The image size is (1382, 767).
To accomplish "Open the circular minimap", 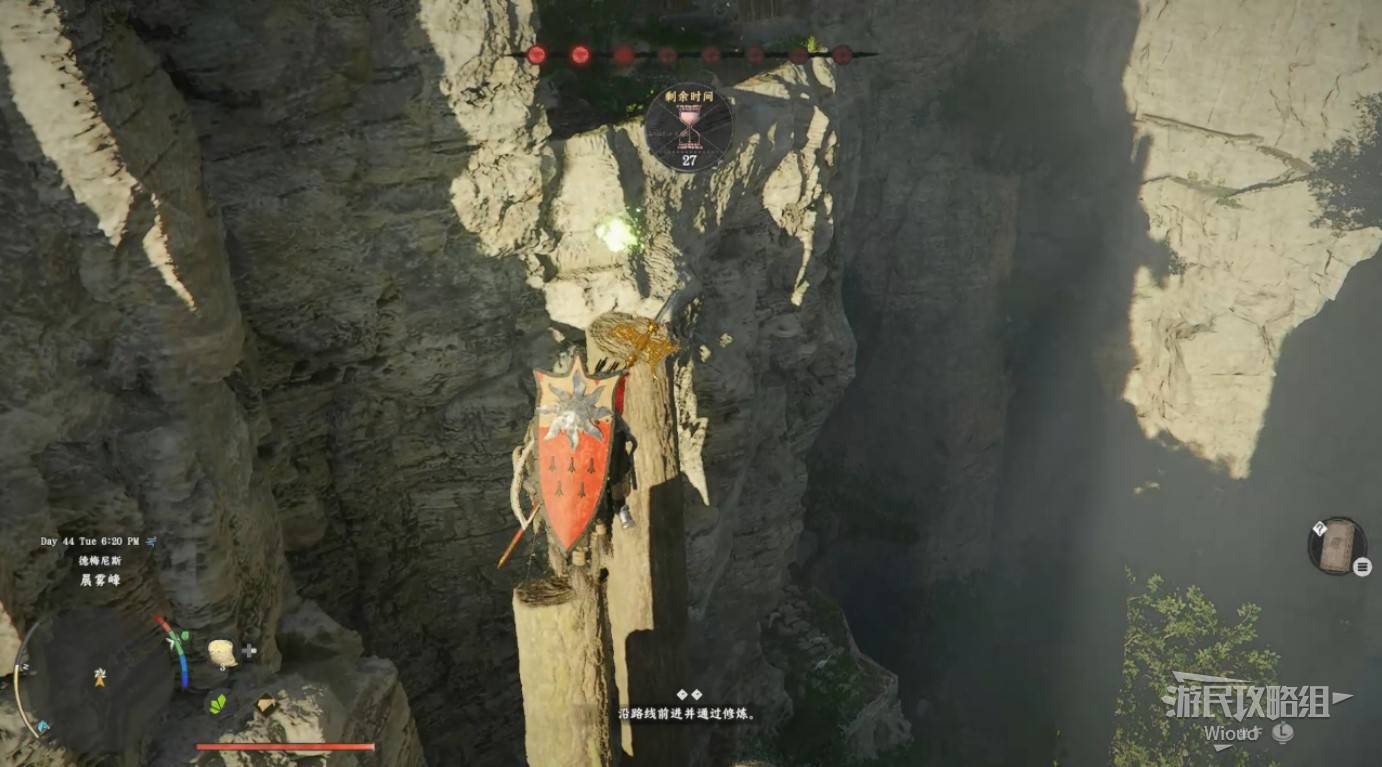I will [97, 680].
